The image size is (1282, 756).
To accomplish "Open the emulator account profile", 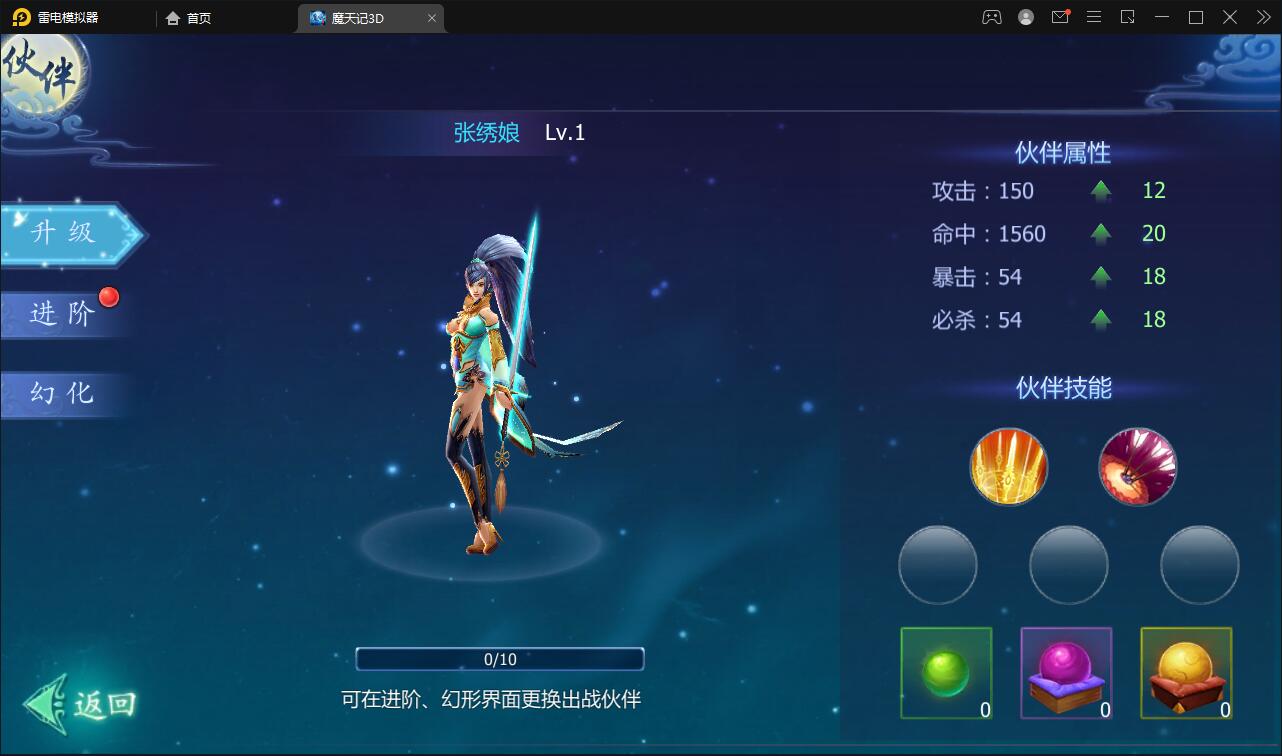I will (1026, 17).
